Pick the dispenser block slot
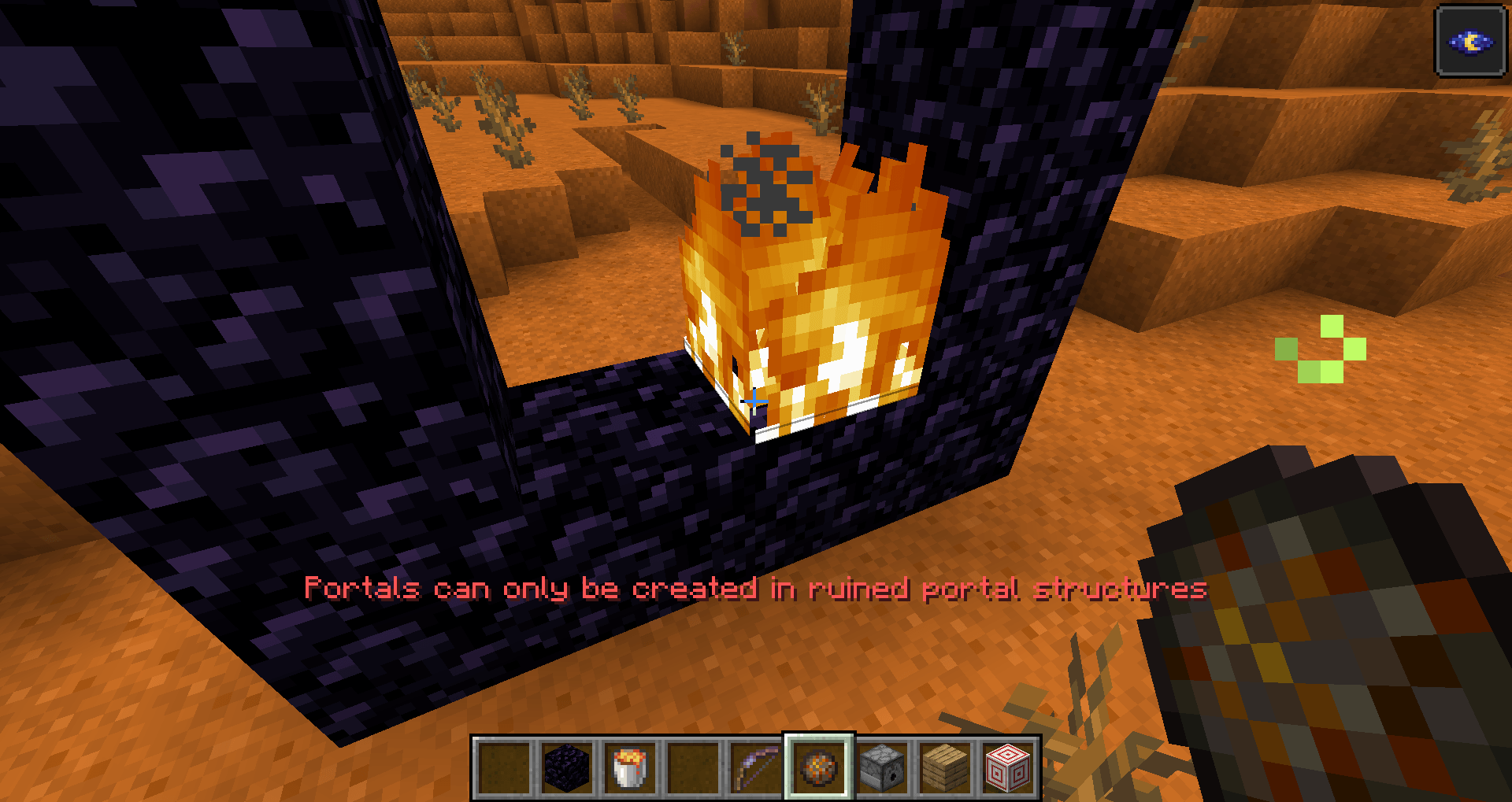Screen dimensions: 1512x802 point(882,767)
